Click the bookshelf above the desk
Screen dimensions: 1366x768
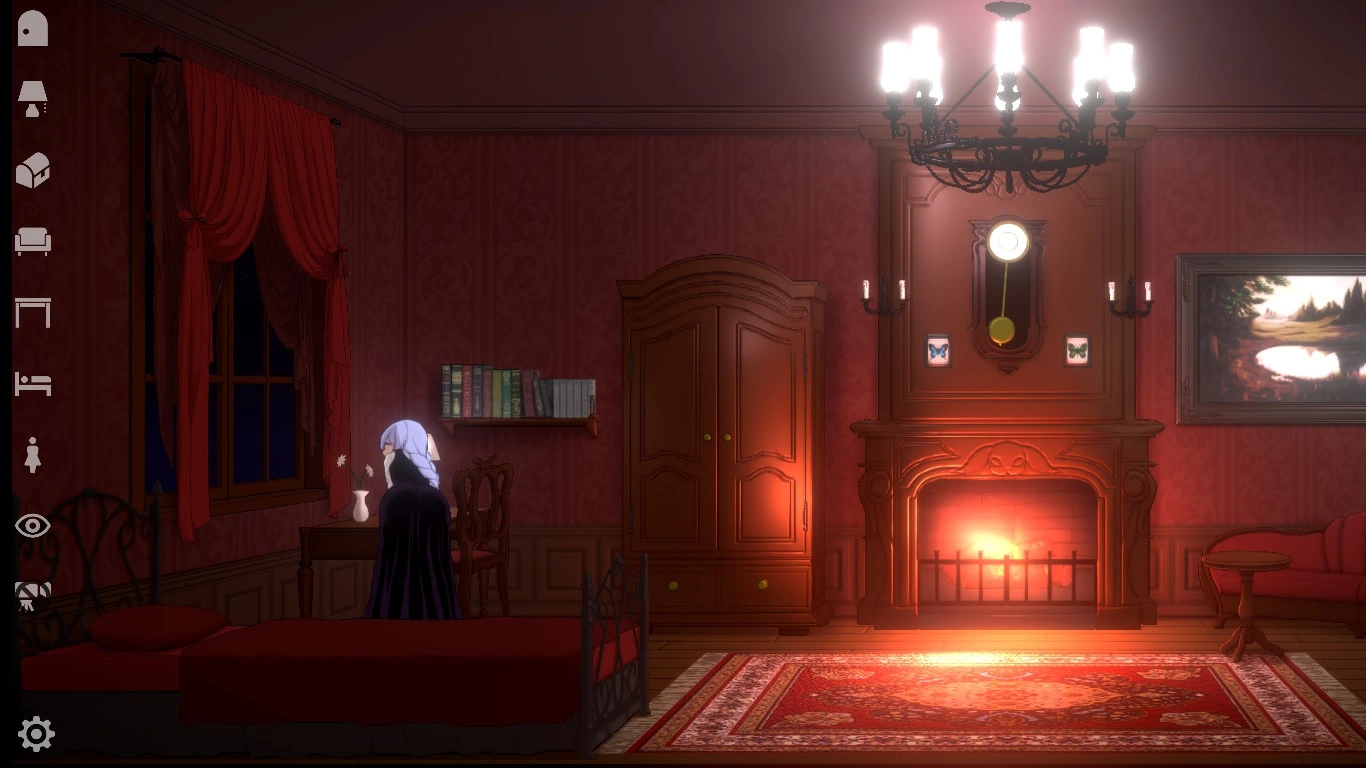[515, 390]
